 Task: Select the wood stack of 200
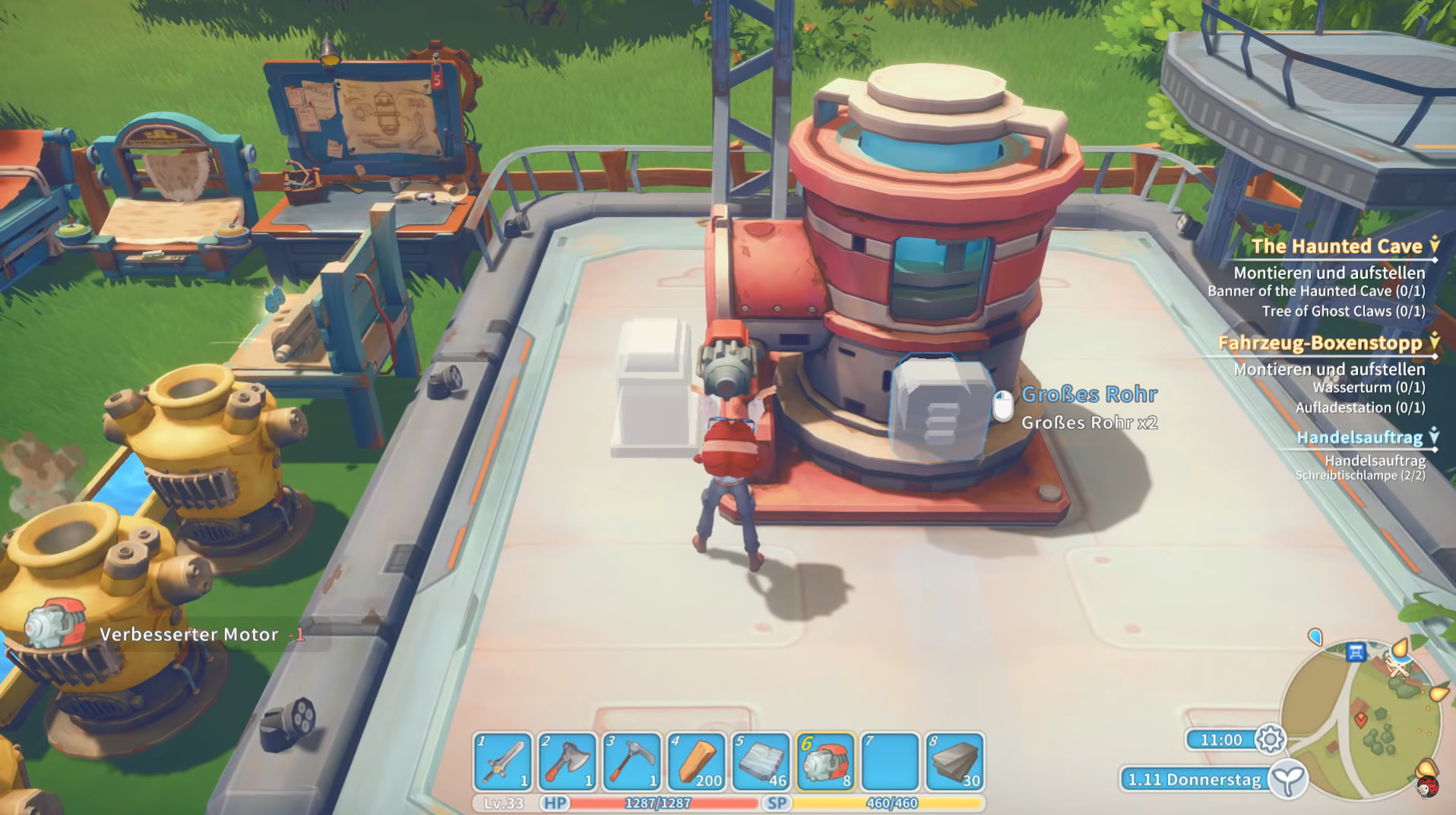pyautogui.click(x=696, y=762)
